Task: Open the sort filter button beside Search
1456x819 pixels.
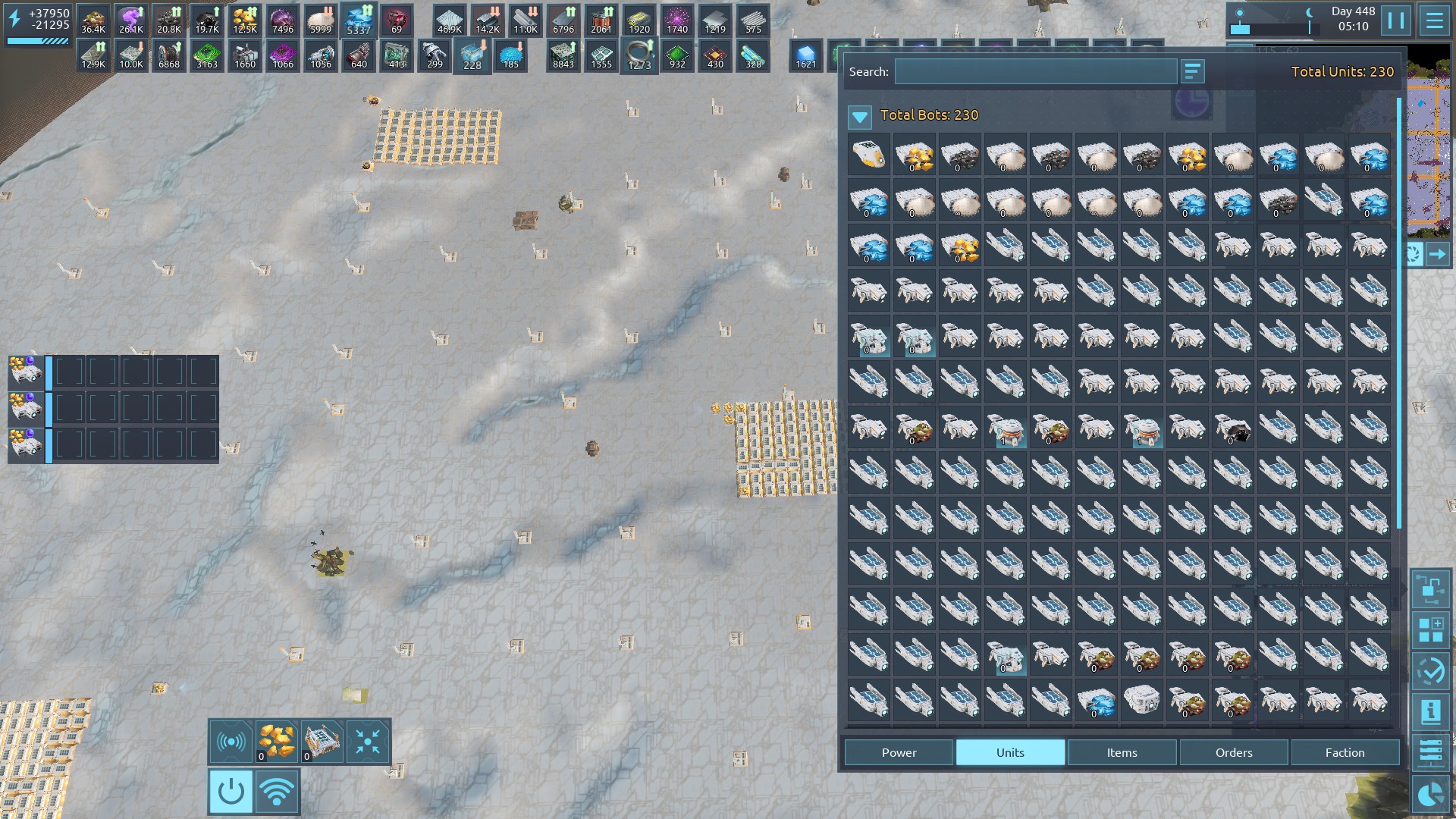Action: point(1192,72)
